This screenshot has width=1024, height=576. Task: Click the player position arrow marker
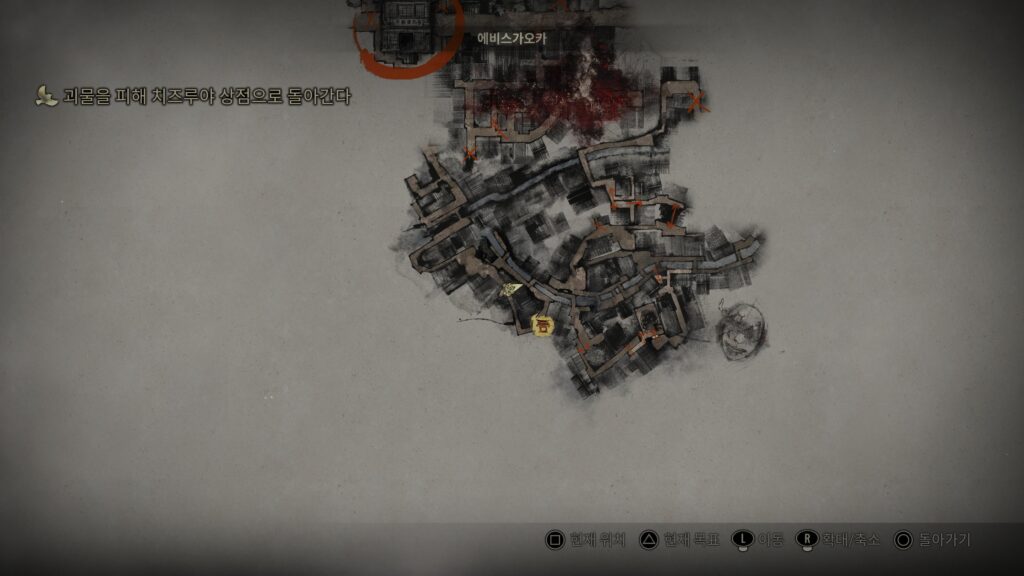click(512, 289)
